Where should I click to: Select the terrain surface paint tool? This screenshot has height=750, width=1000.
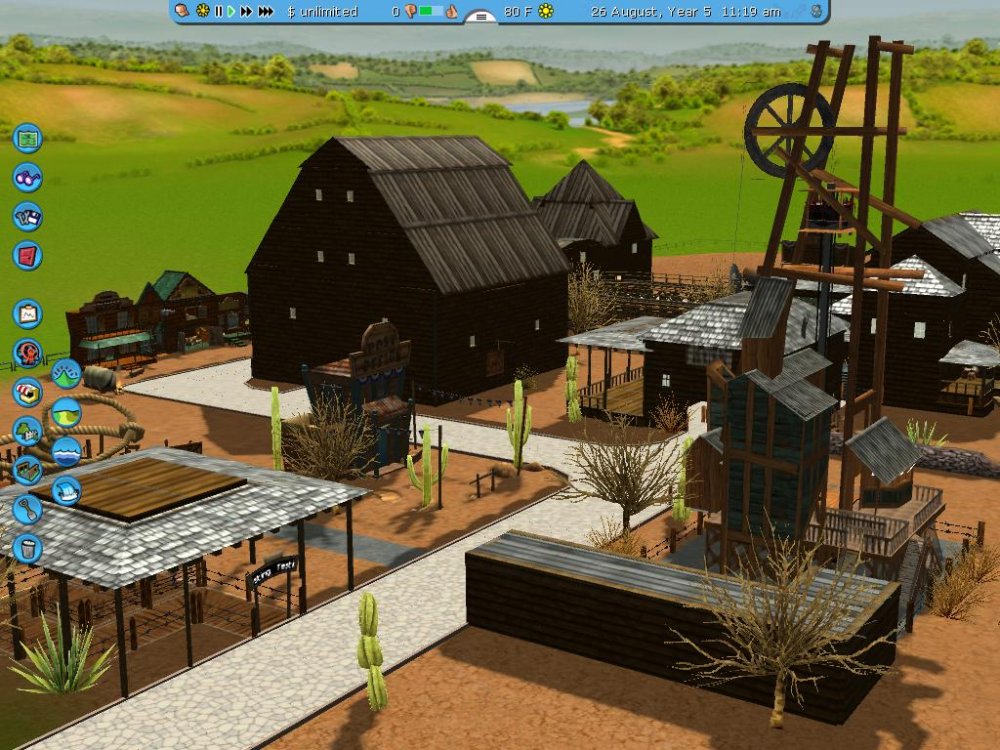[66, 412]
